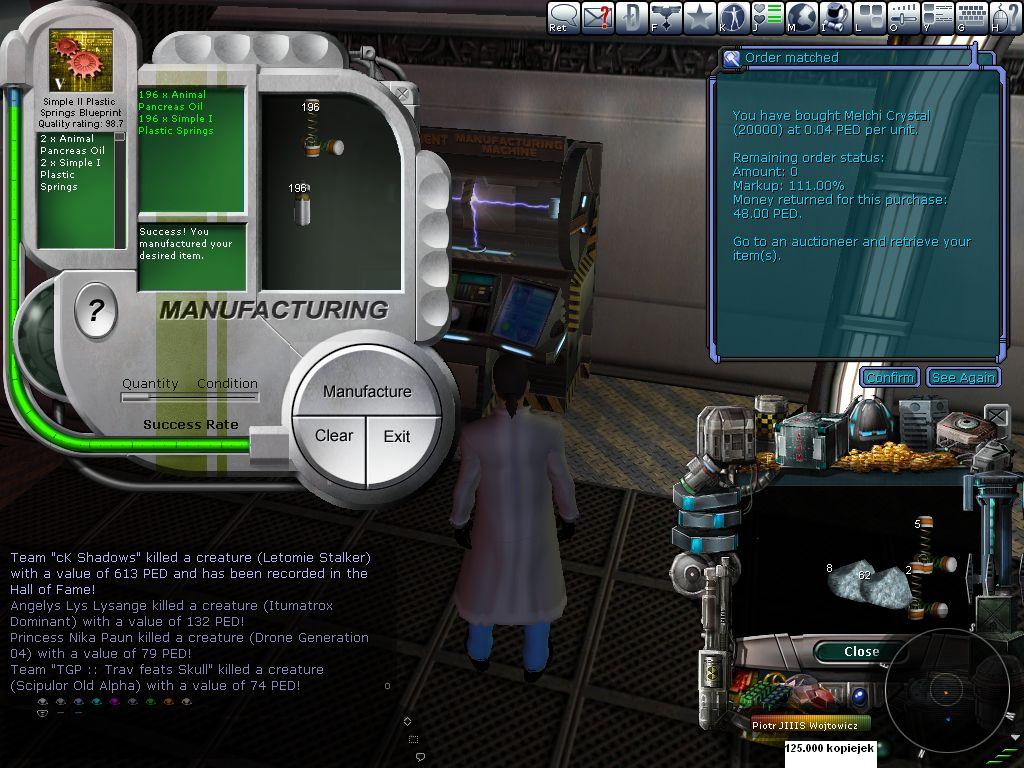Open the keyboard layout icon
The width and height of the screenshot is (1024, 768).
click(x=972, y=16)
